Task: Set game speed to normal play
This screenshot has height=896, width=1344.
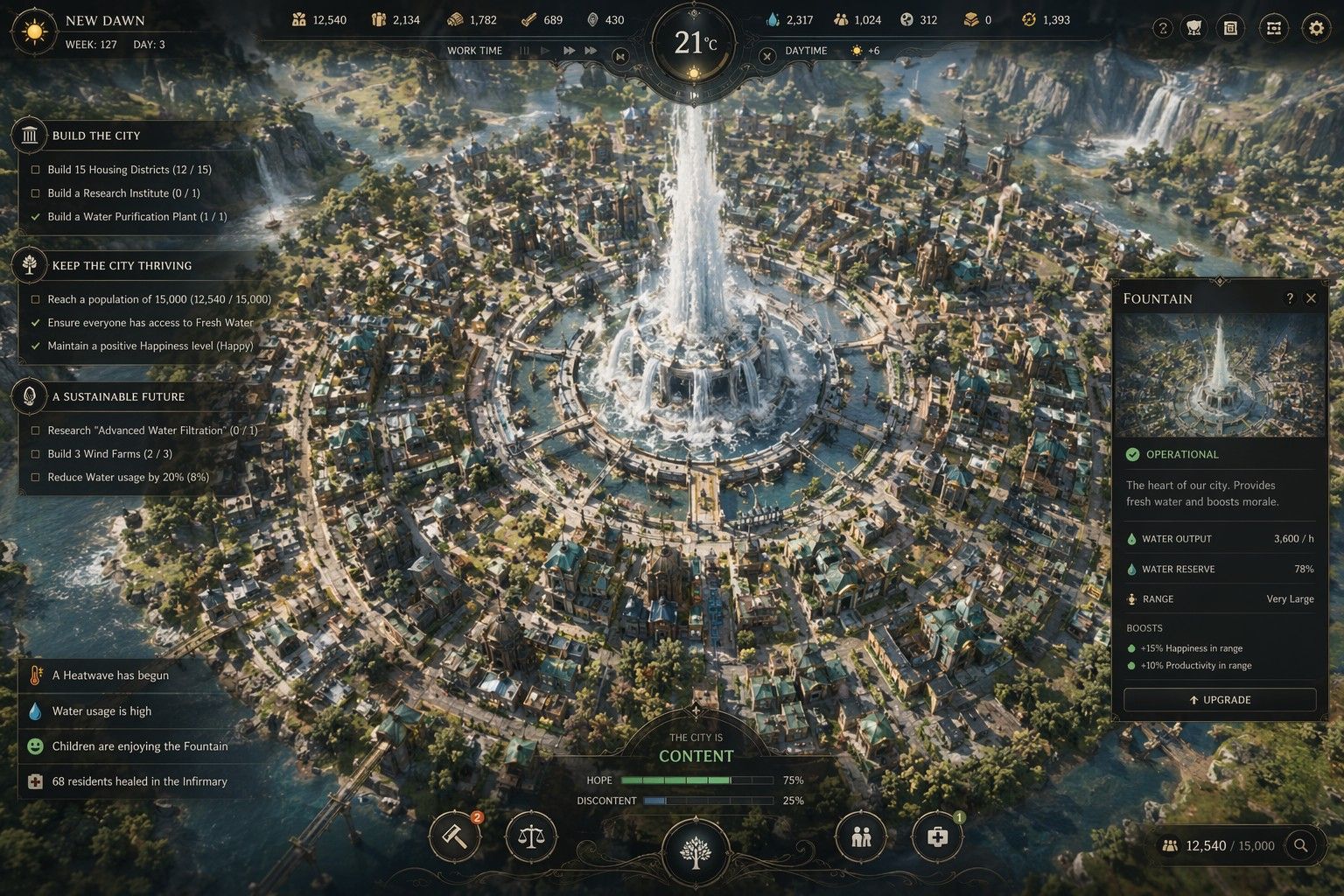Action: point(546,51)
